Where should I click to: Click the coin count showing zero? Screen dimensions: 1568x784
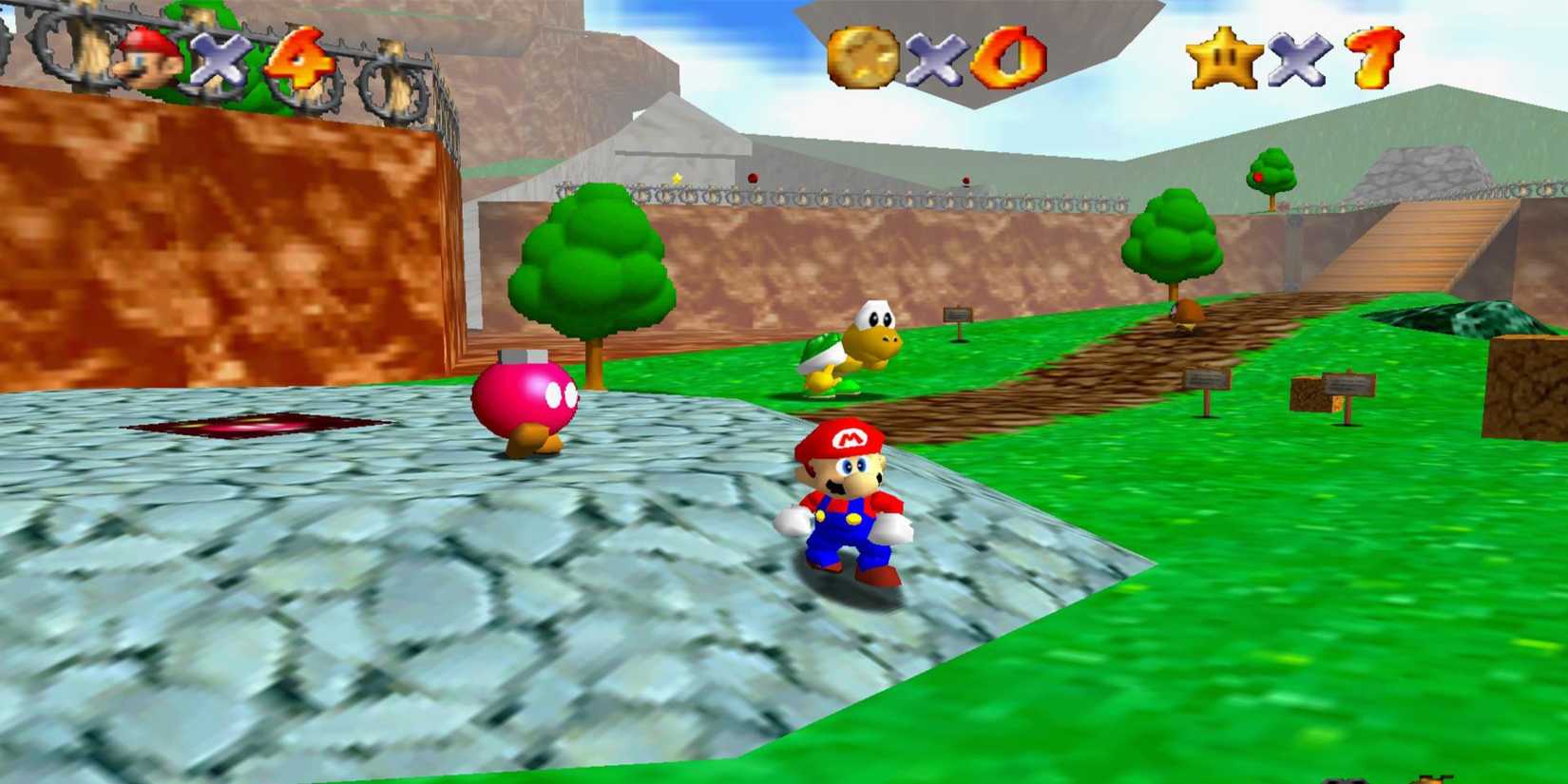[x=1009, y=59]
